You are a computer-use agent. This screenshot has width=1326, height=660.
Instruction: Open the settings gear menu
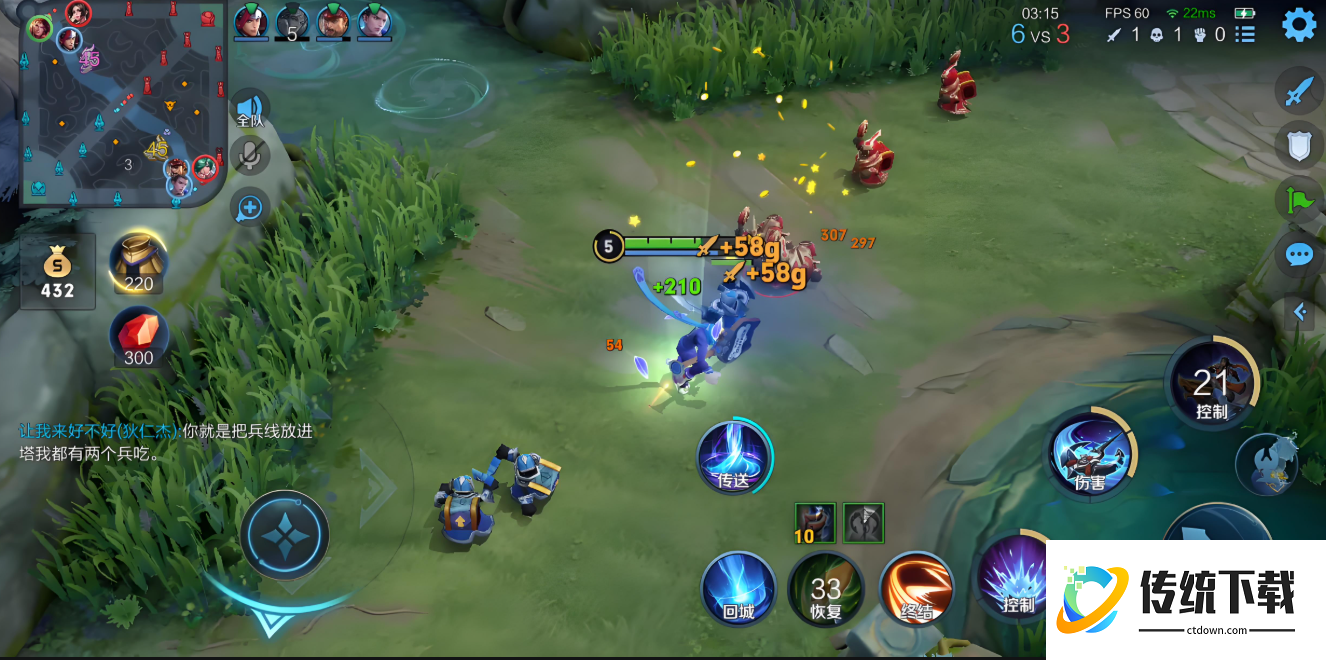pyautogui.click(x=1299, y=24)
